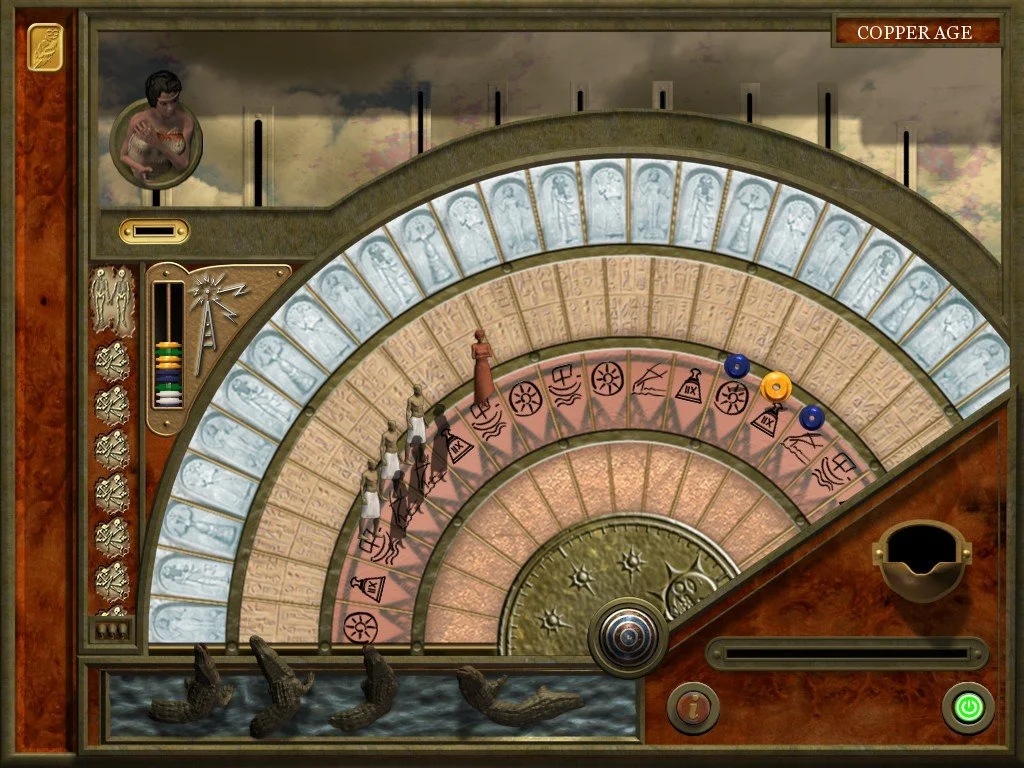Select the colored bead abacus
This screenshot has width=1024, height=768.
point(168,346)
